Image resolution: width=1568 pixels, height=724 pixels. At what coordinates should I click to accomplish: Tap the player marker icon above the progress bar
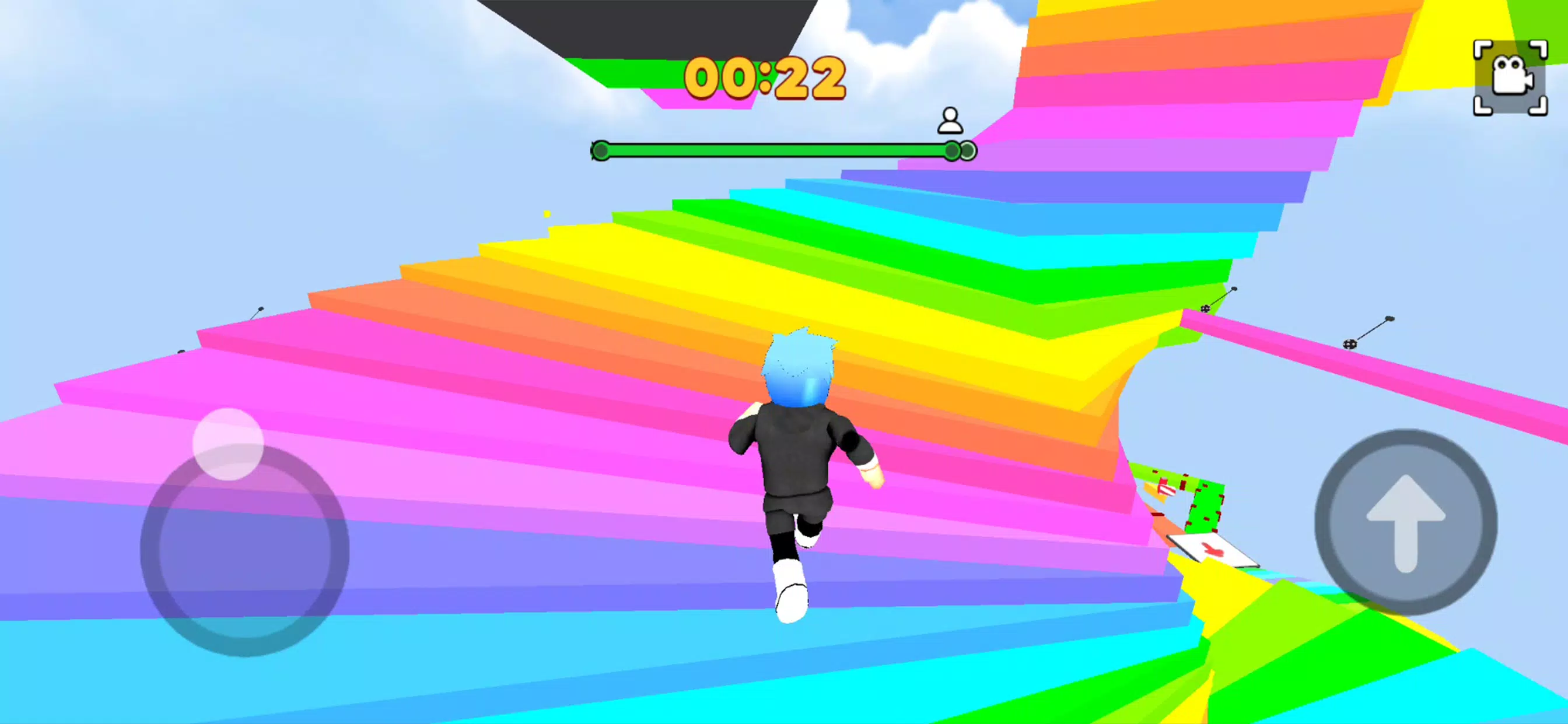coord(950,121)
